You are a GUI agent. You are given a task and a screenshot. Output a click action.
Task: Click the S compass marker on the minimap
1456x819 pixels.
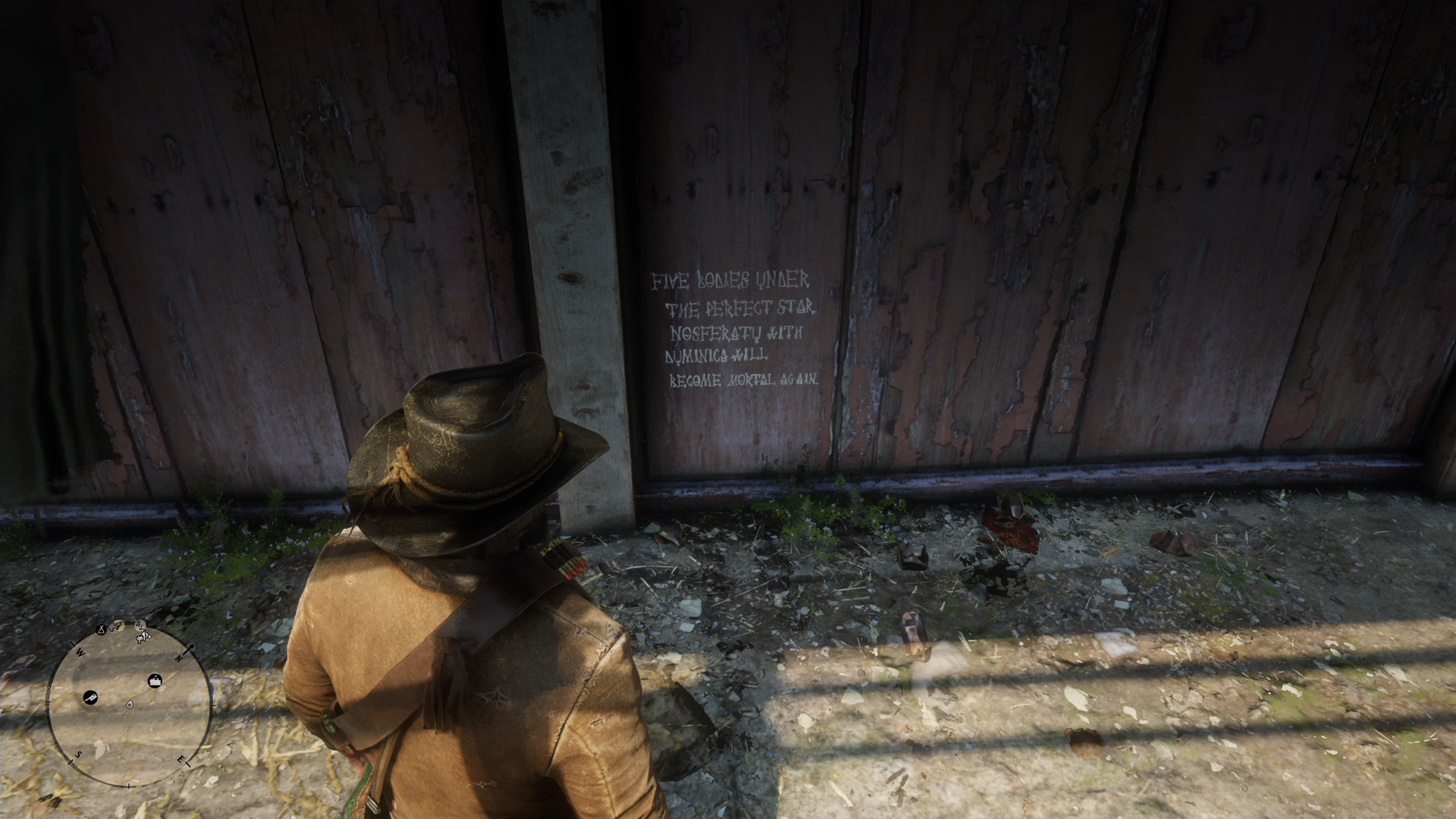[78, 755]
